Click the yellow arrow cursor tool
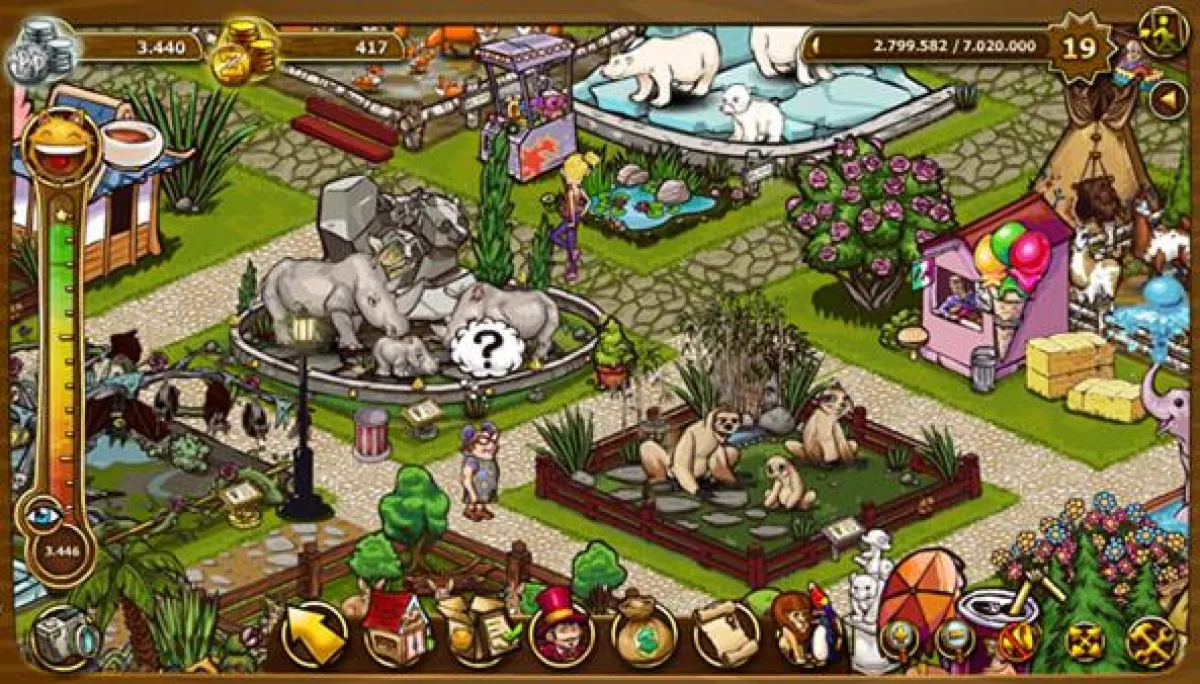The image size is (1200, 684). [313, 634]
